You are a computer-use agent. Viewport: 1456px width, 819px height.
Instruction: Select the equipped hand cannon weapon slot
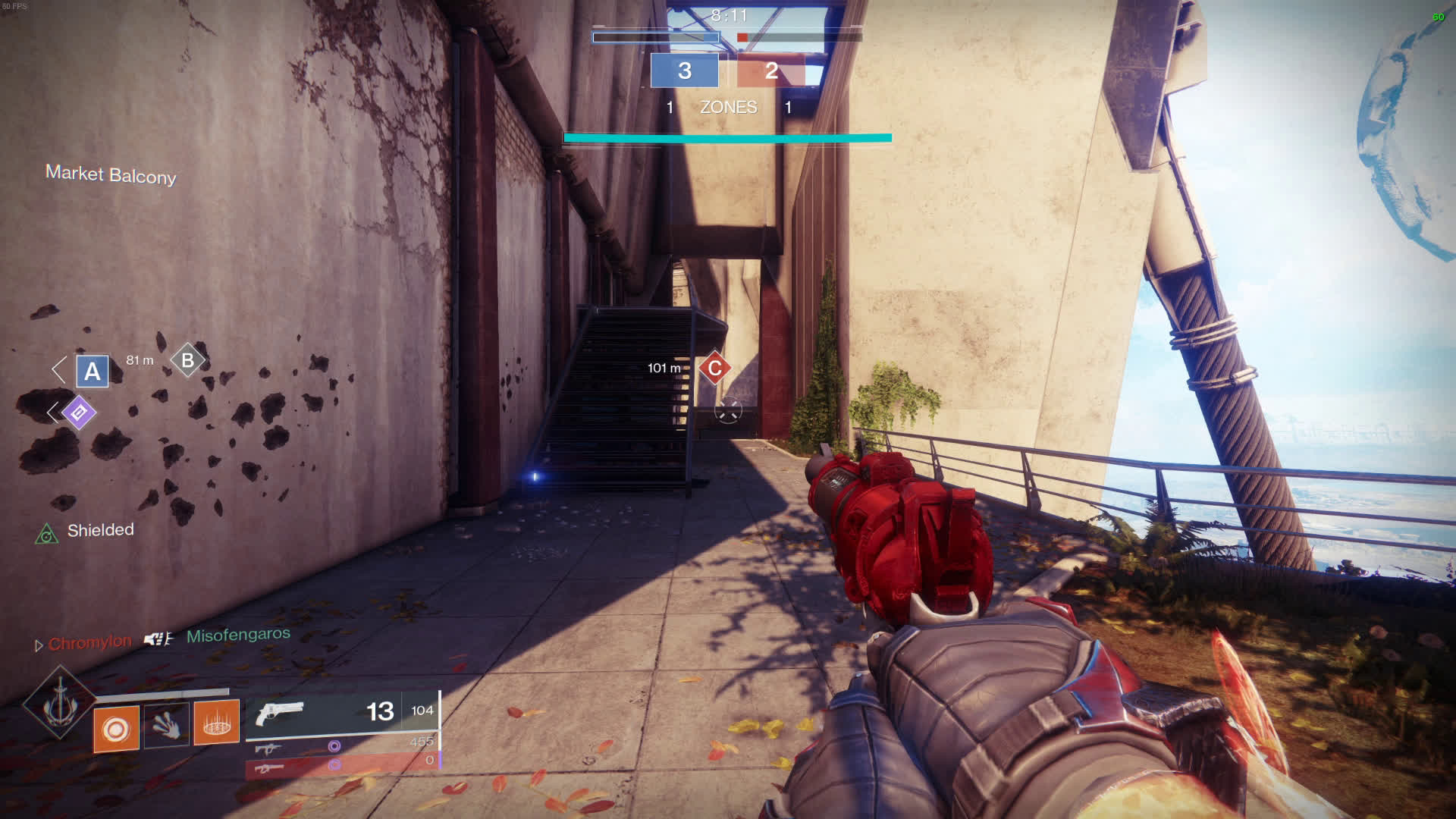coord(342,713)
